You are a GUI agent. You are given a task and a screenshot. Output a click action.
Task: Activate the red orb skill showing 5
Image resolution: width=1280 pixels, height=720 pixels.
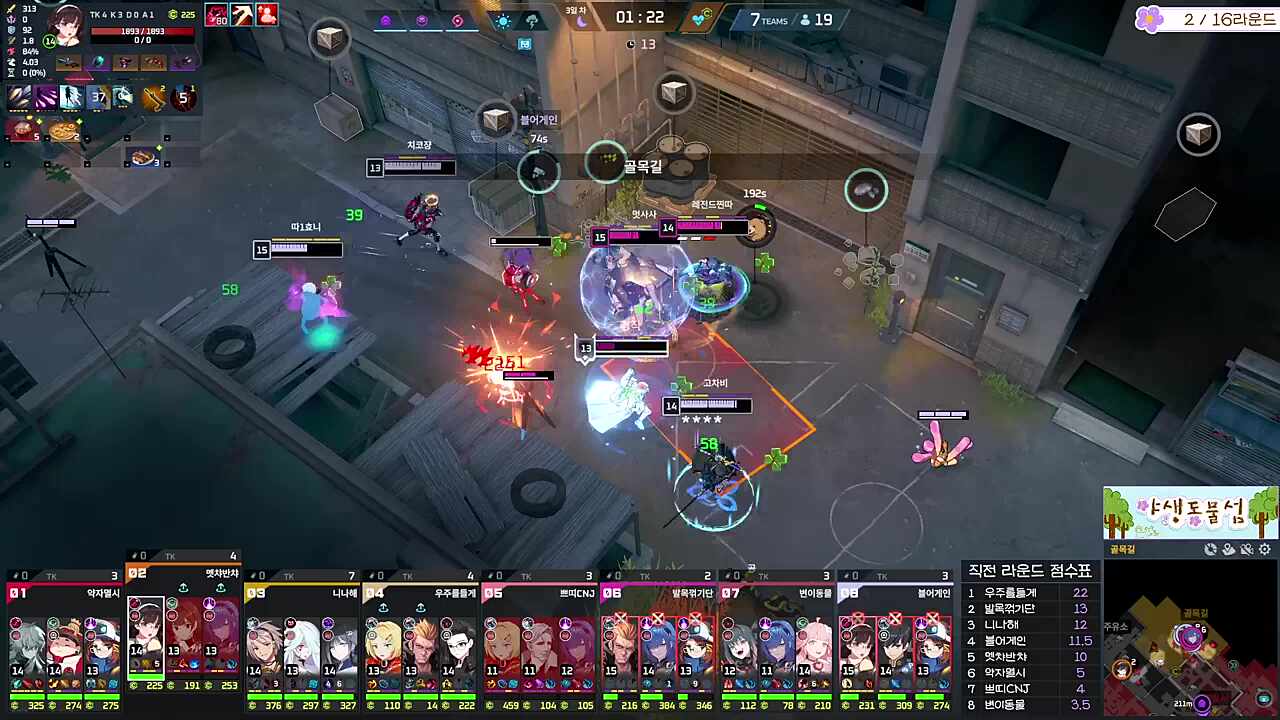tap(183, 97)
